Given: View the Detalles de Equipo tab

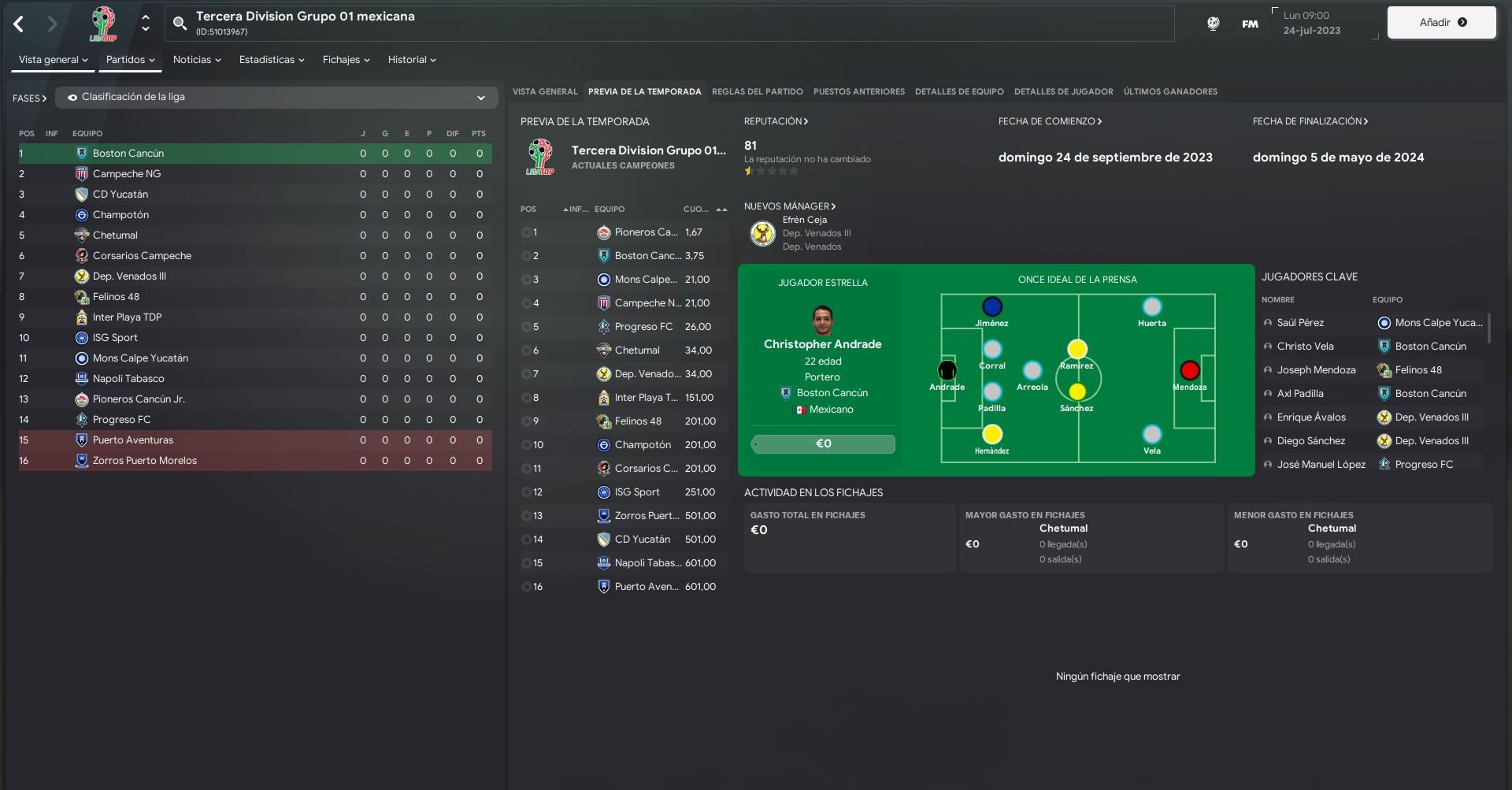Looking at the screenshot, I should click(x=959, y=92).
